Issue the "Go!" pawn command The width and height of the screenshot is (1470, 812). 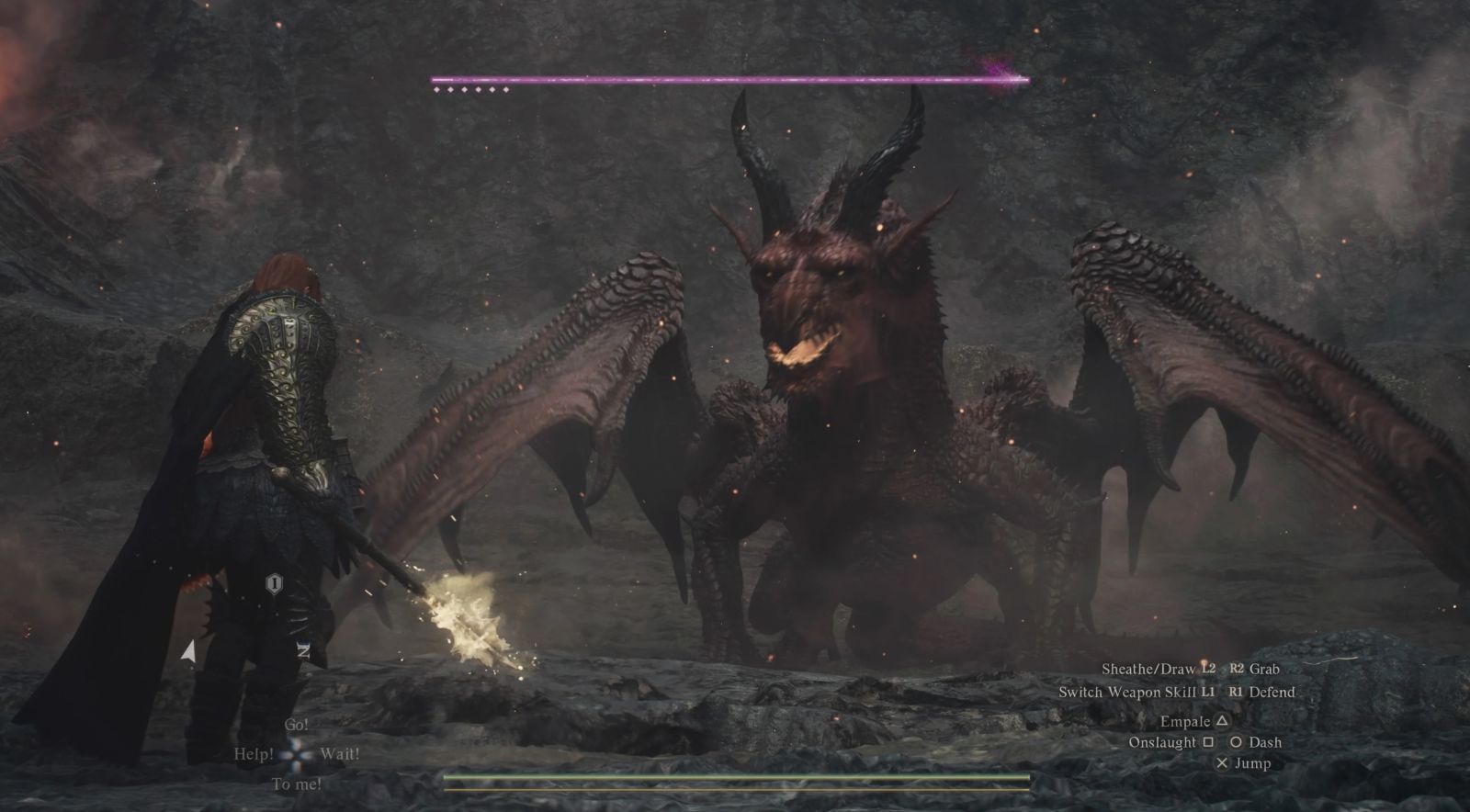coord(296,725)
